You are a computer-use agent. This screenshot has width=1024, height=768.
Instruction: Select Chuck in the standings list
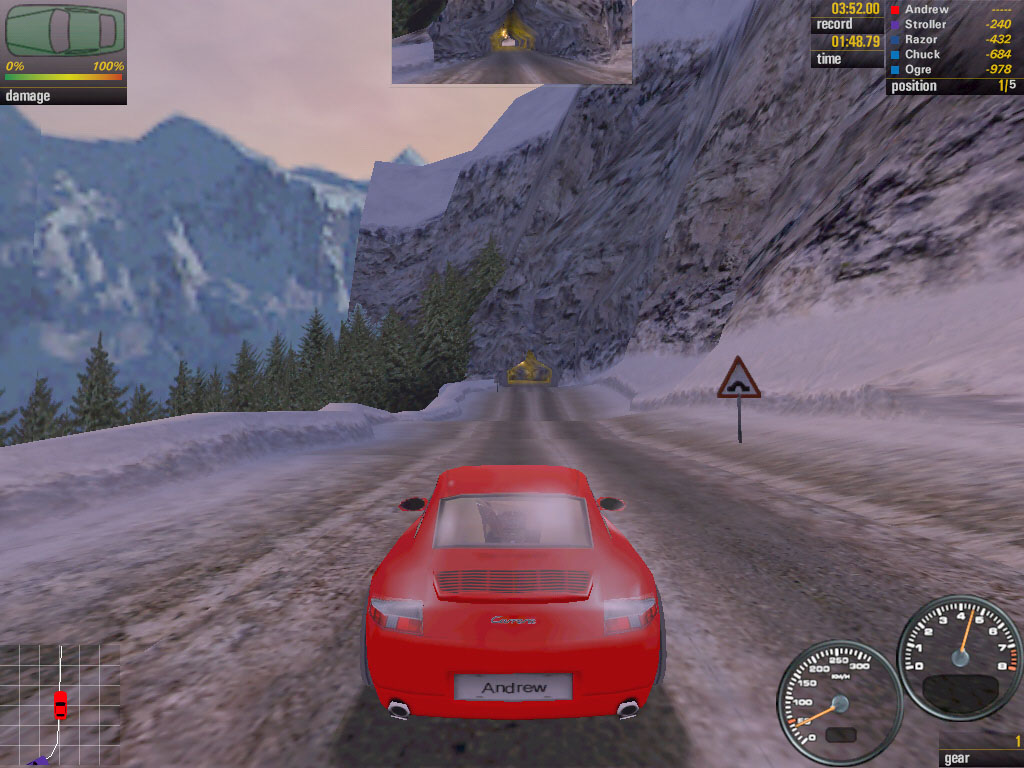coord(922,54)
